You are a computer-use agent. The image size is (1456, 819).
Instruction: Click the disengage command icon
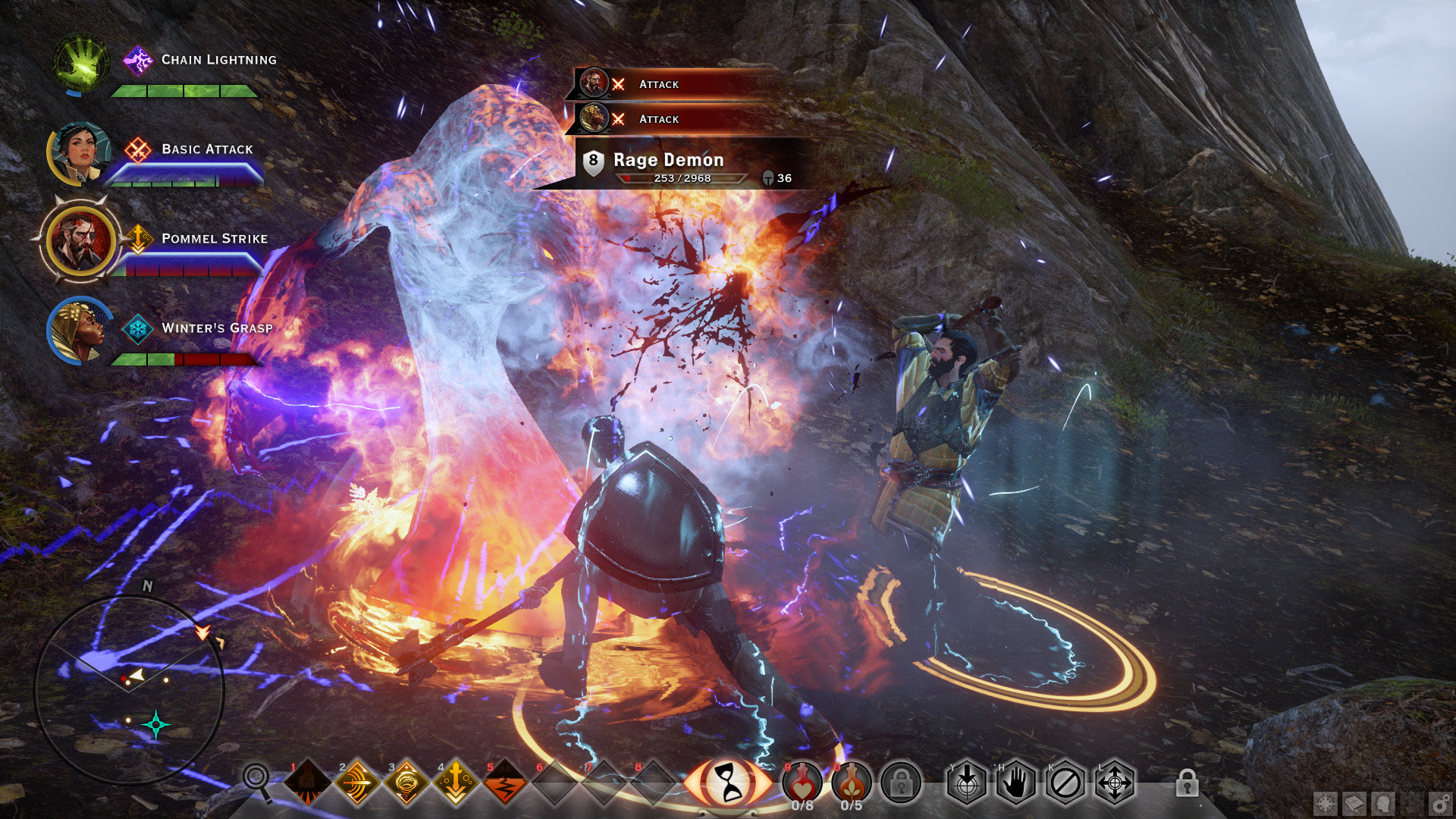(x=1065, y=783)
